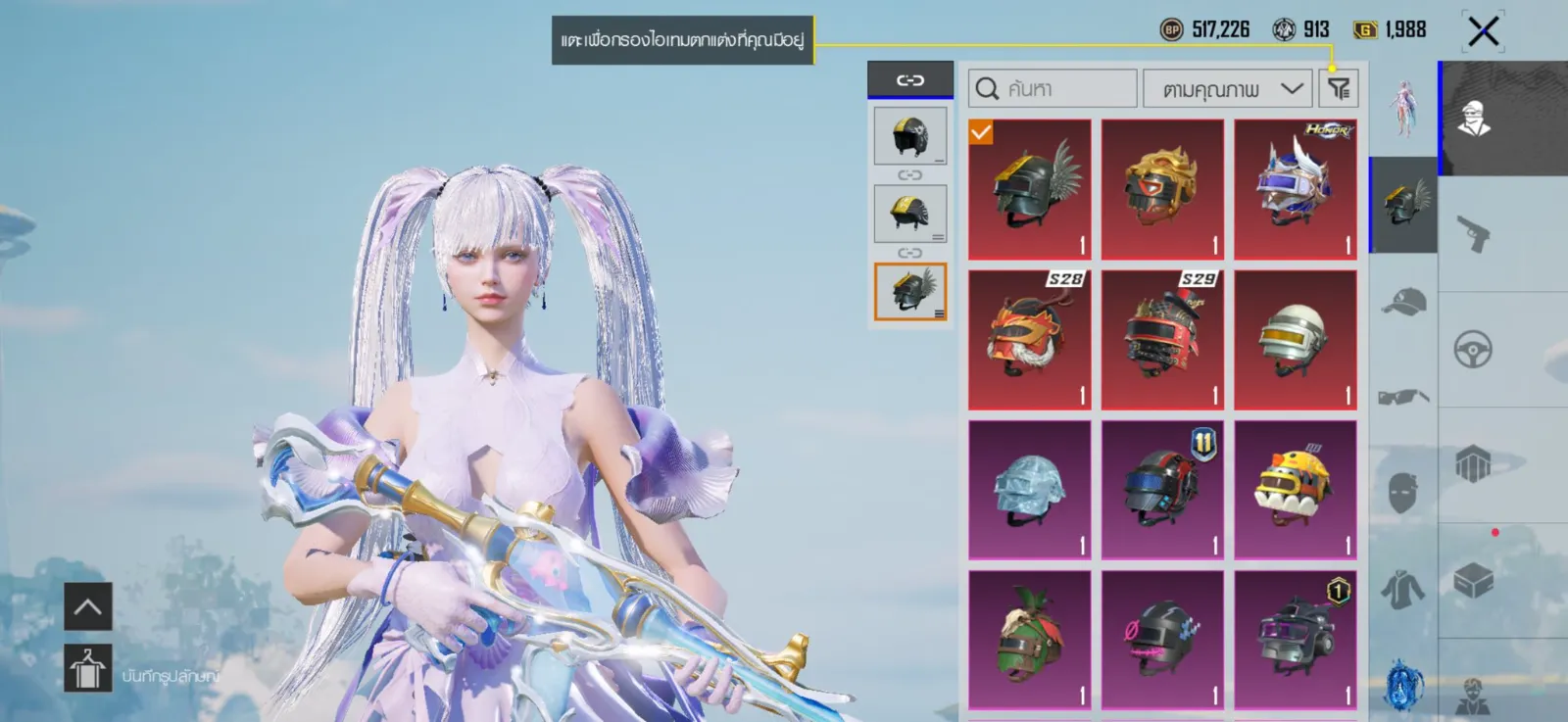Open the cap headwear category
Viewport: 1568px width, 722px height.
tap(1403, 302)
